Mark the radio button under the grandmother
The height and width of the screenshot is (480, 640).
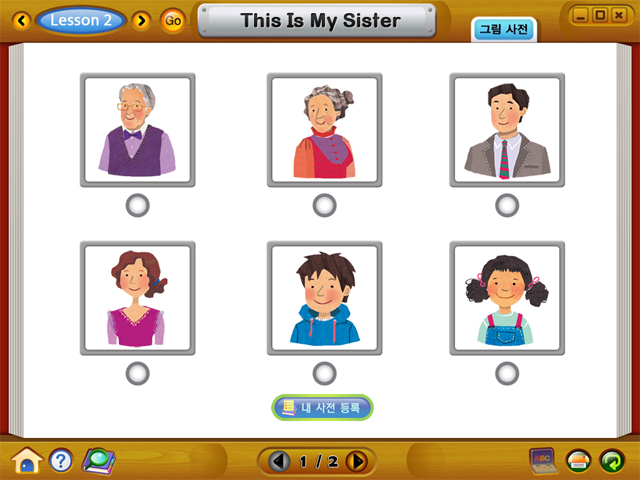point(324,206)
